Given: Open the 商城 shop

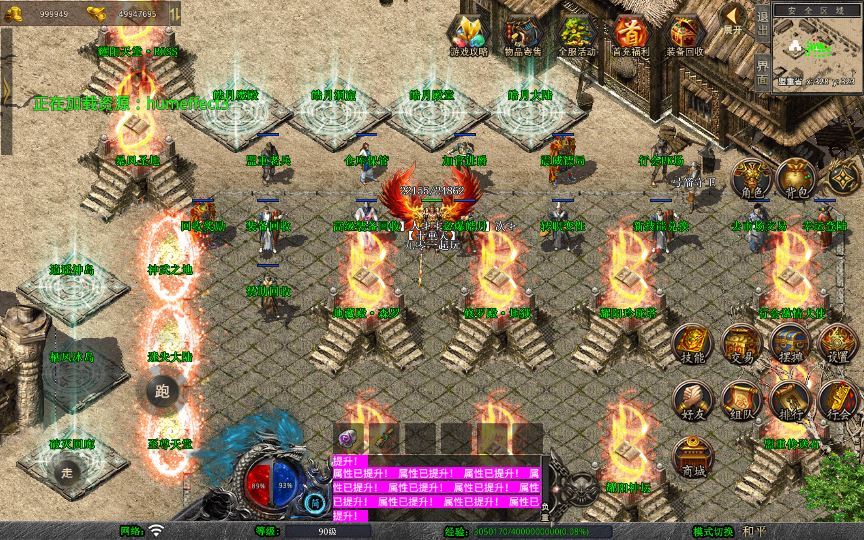Looking at the screenshot, I should (x=692, y=456).
